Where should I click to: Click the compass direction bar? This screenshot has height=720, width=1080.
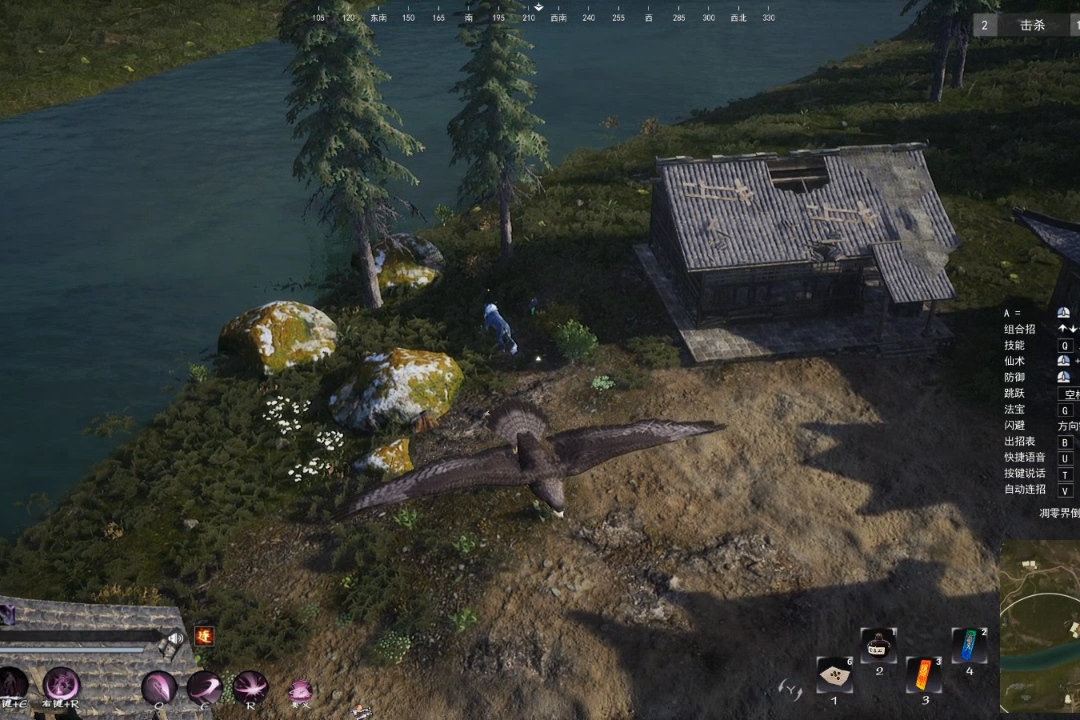point(540,16)
